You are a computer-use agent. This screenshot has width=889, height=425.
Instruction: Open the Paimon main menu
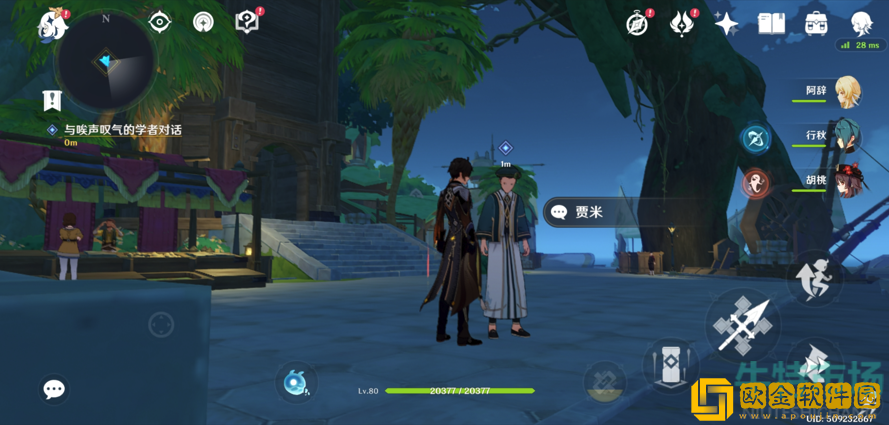pos(51,24)
